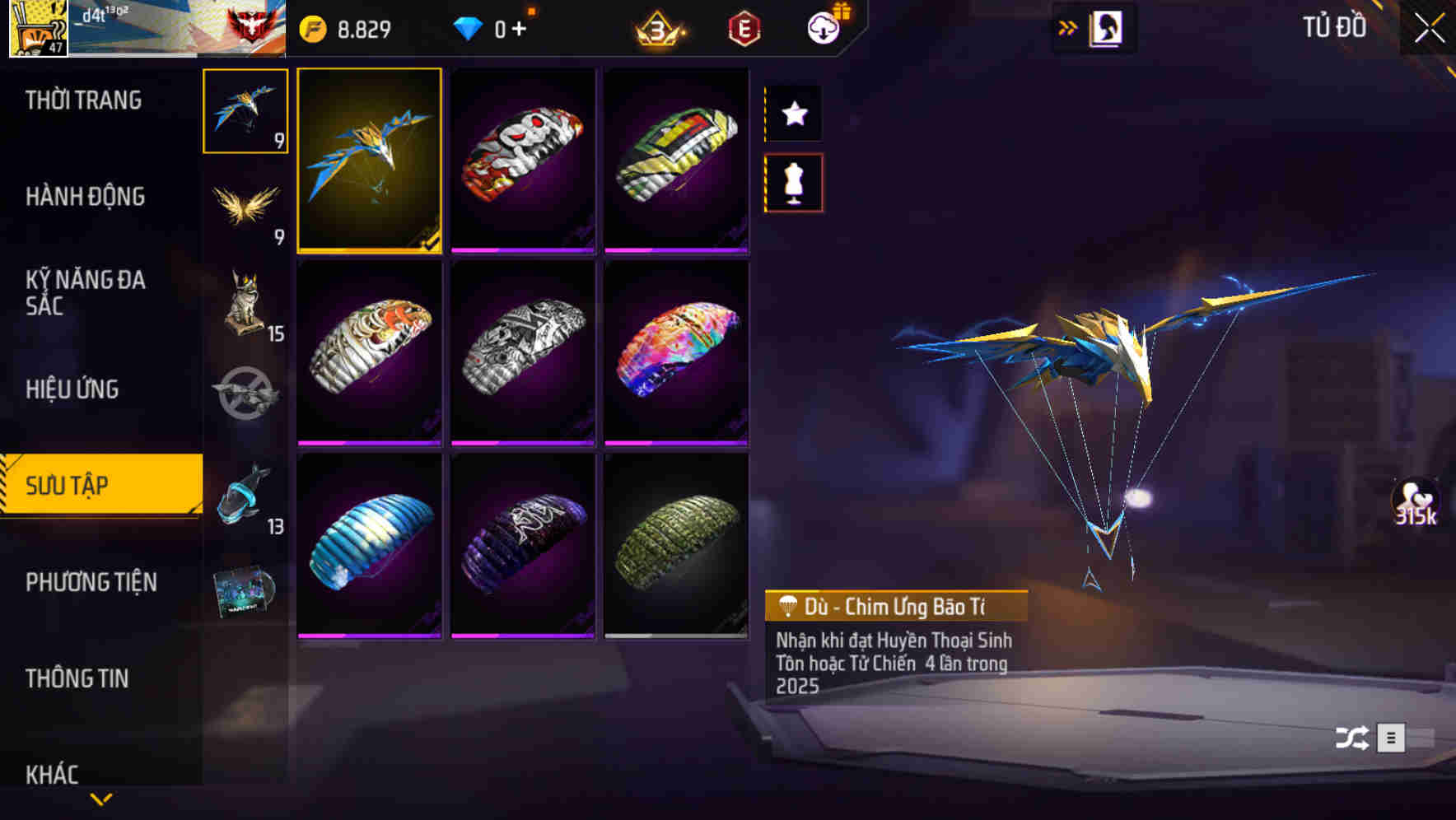This screenshot has height=820, width=1456.
Task: Select the pet category icon with 13 items
Action: click(x=245, y=494)
